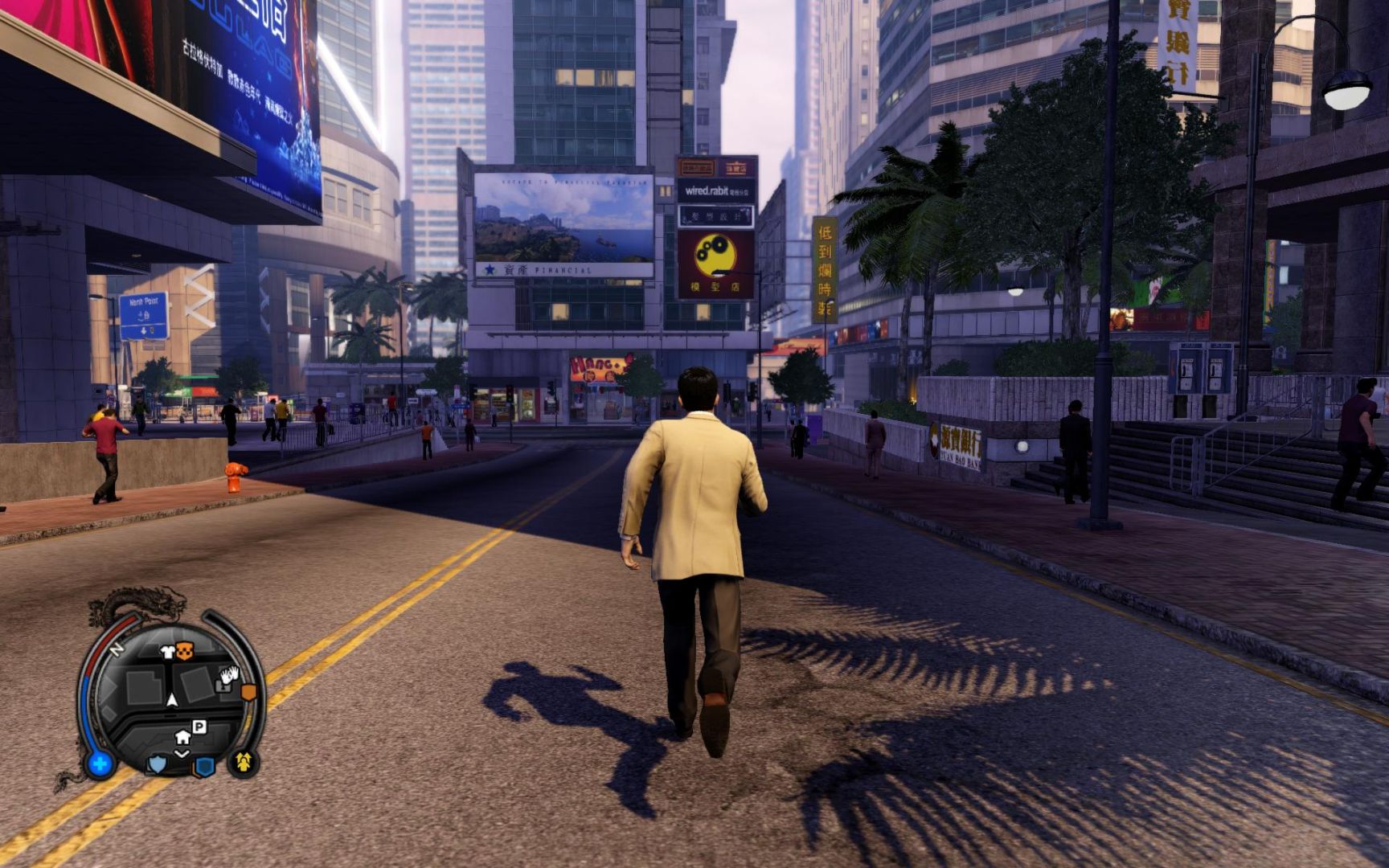Select the orange taxi marker on minimap
Viewport: 1389px width, 868px height.
pyautogui.click(x=185, y=651)
